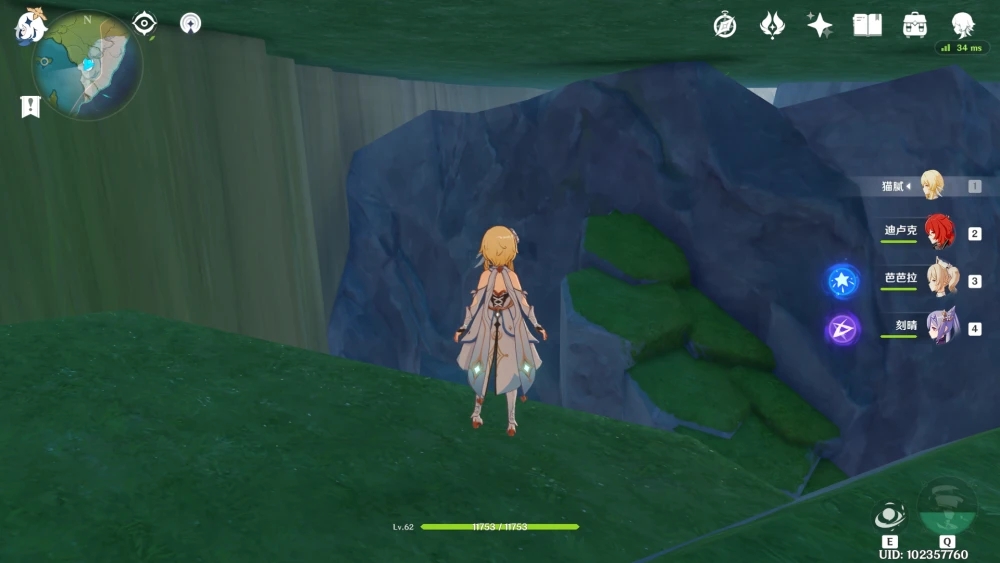Open the winged Battle Pass icon
This screenshot has width=1000, height=563.
pyautogui.click(x=772, y=25)
